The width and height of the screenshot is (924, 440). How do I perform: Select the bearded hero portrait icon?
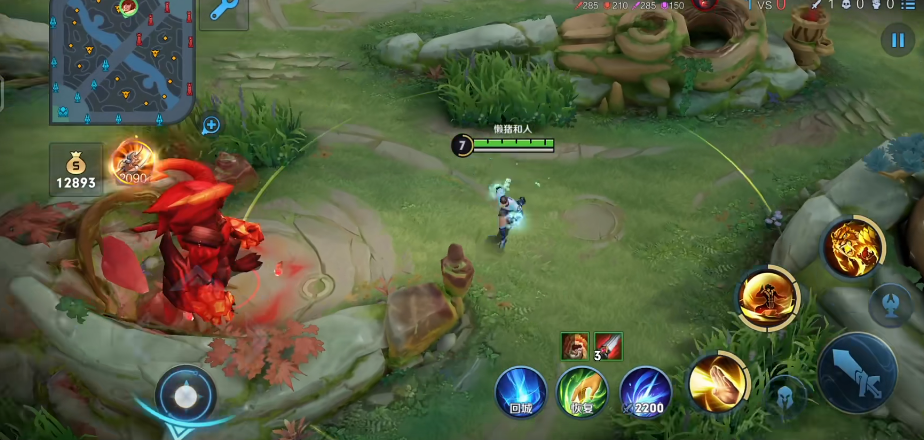(x=574, y=346)
